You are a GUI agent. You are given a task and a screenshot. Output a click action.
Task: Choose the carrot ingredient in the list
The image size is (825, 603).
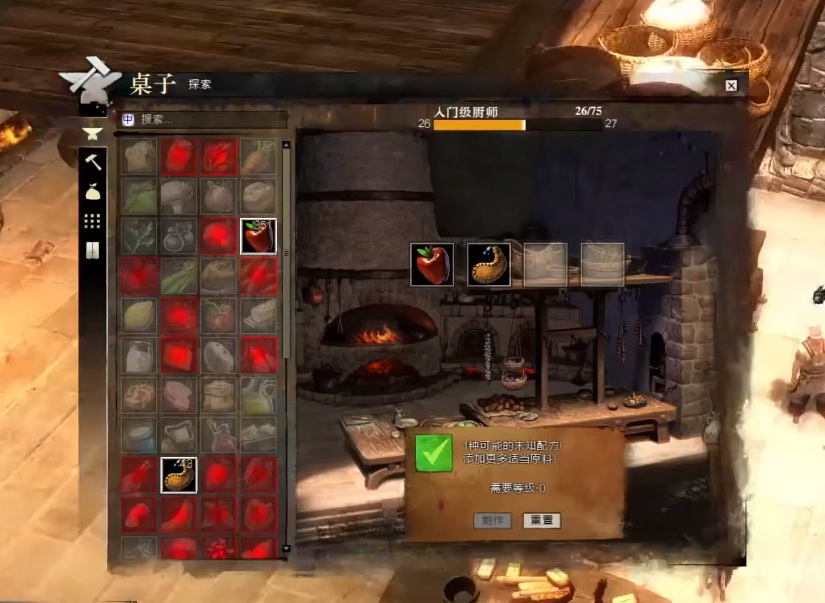pyautogui.click(x=258, y=156)
